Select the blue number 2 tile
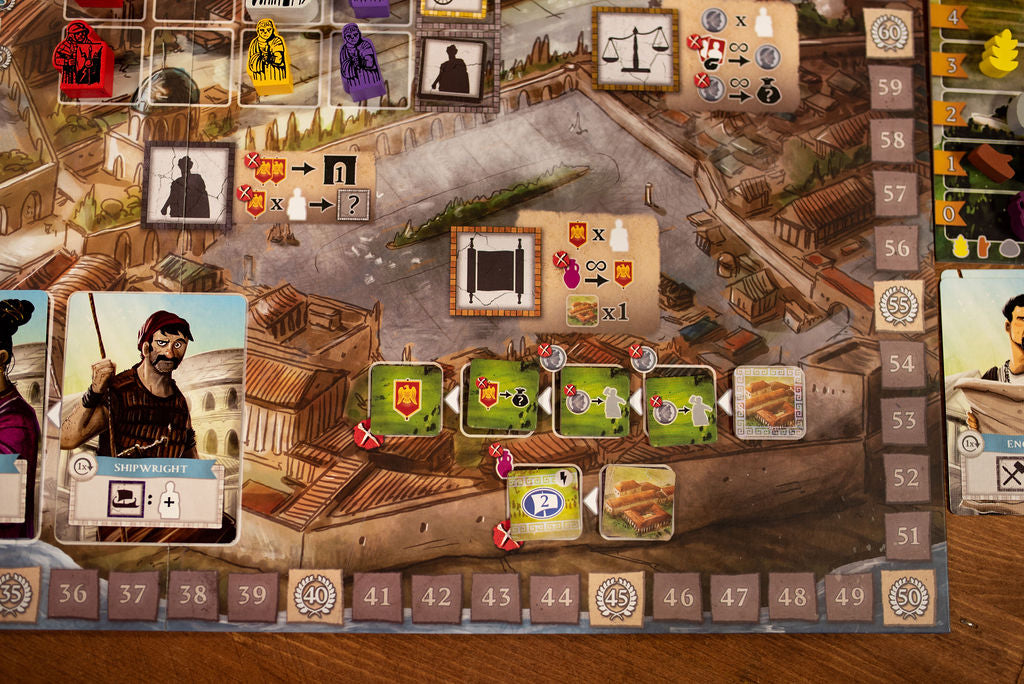The height and width of the screenshot is (684, 1024). (x=544, y=502)
